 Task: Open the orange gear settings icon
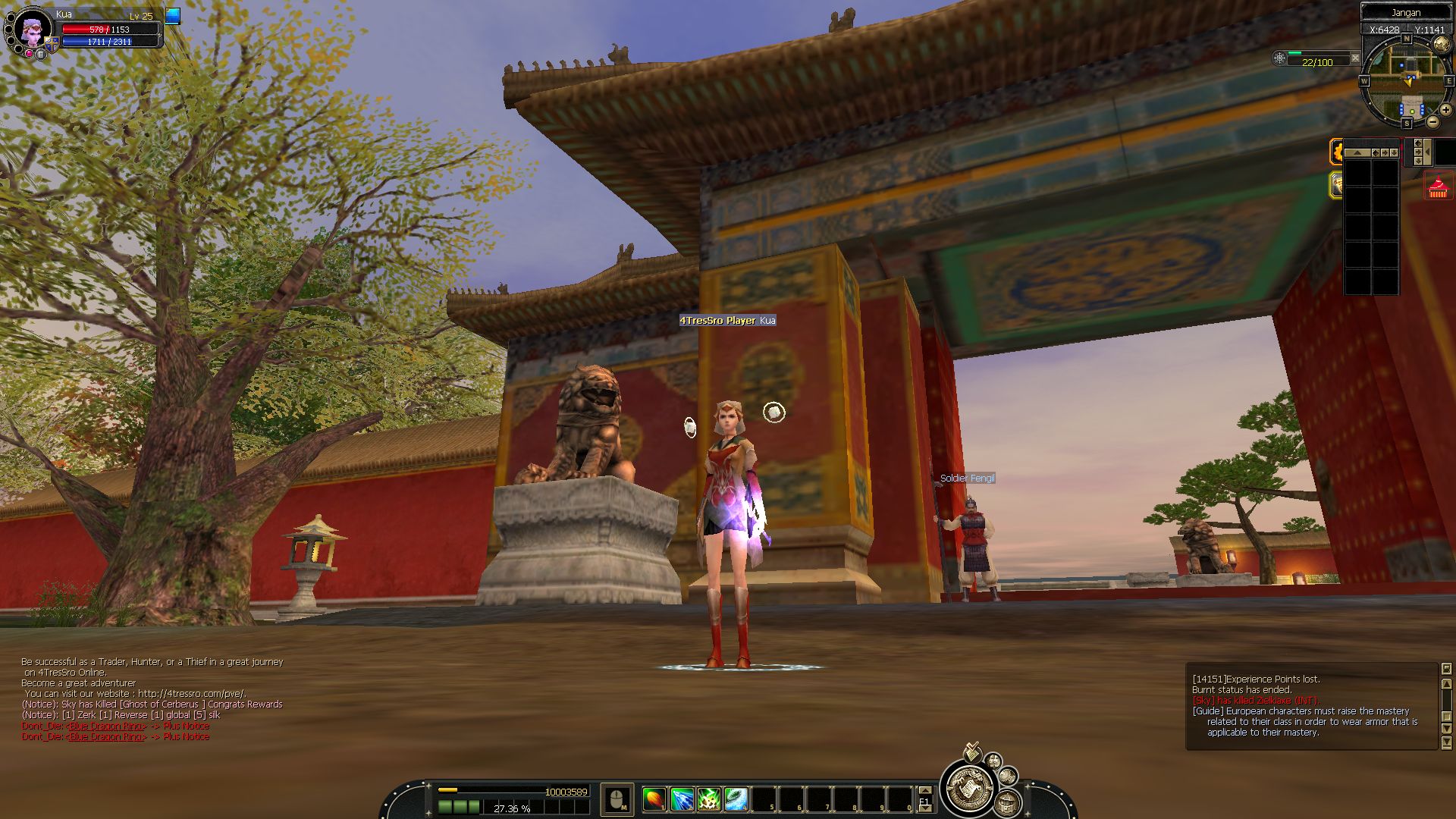coord(1337,152)
